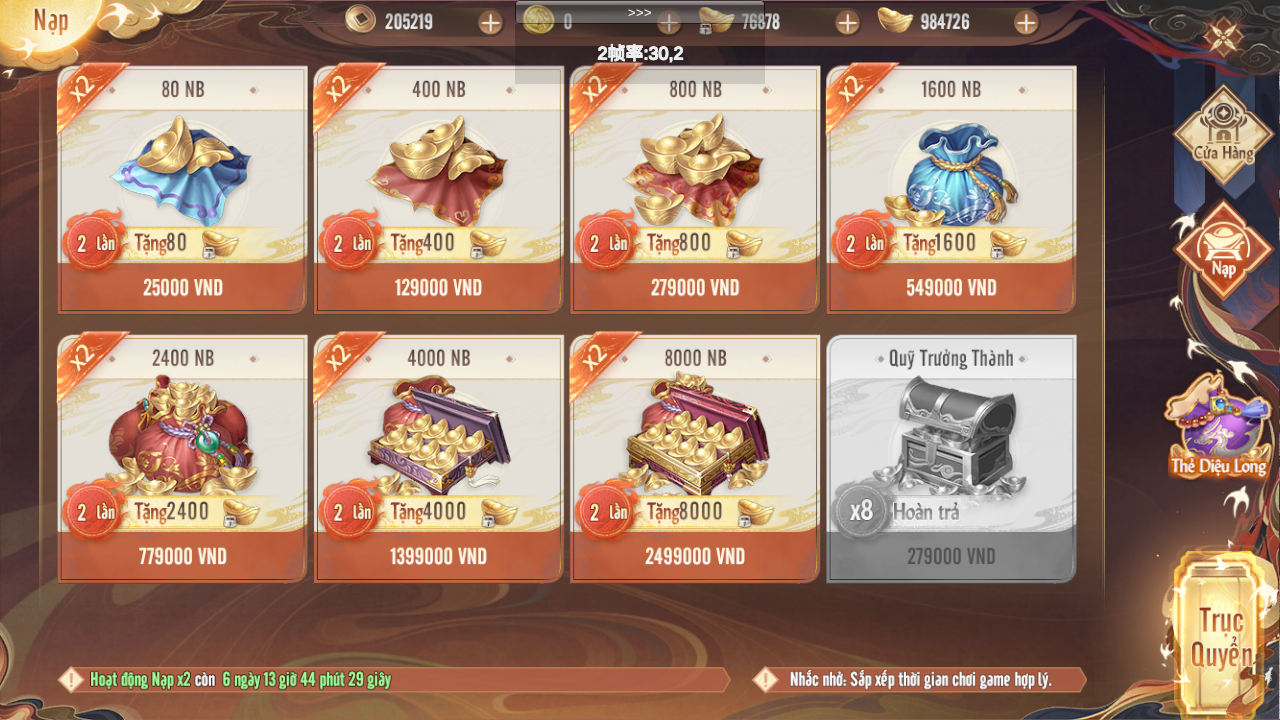Purchase the 400 NB gold pack
1280x720 pixels.
click(x=438, y=288)
